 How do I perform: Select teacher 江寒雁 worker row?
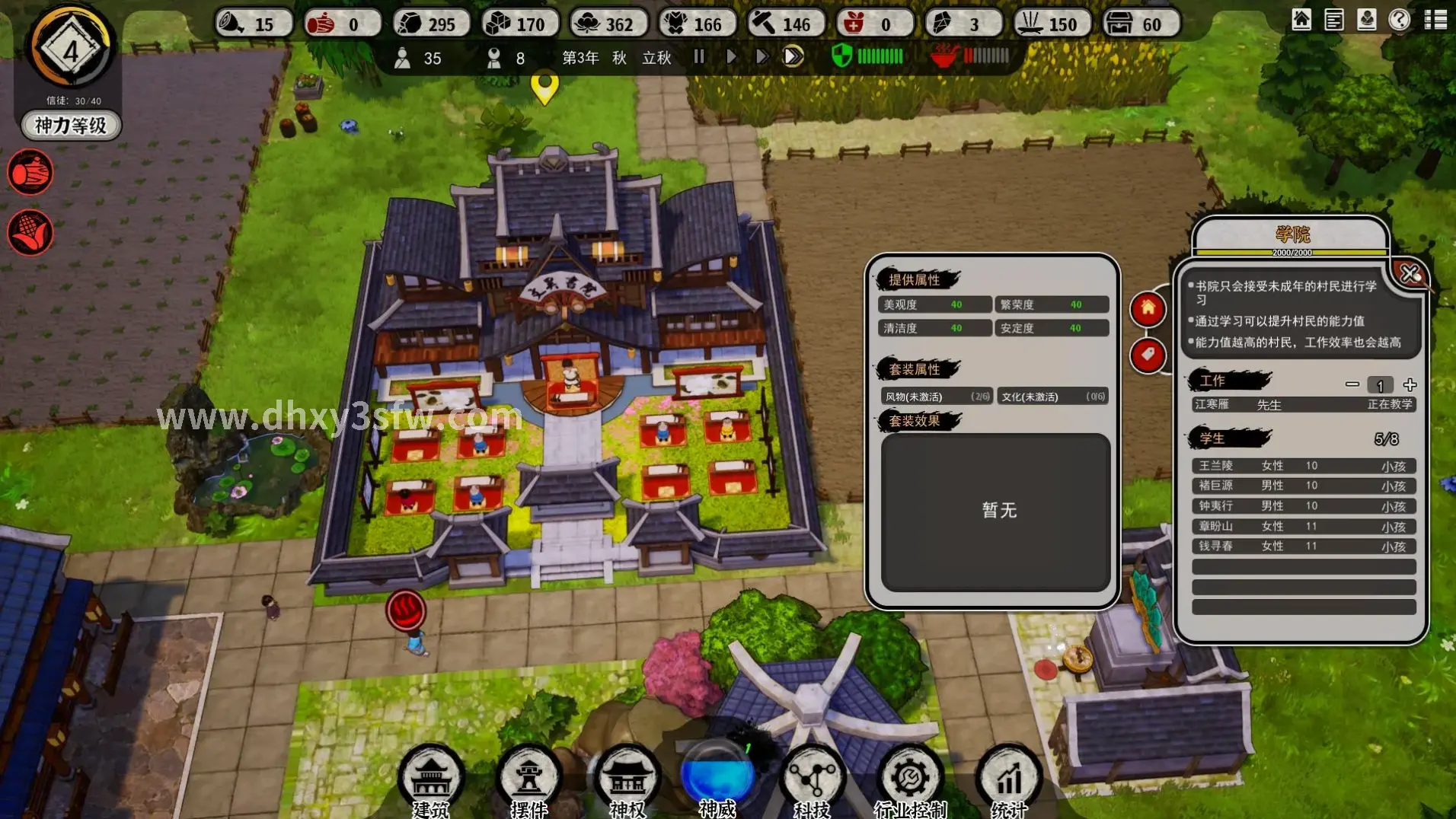tap(1303, 404)
